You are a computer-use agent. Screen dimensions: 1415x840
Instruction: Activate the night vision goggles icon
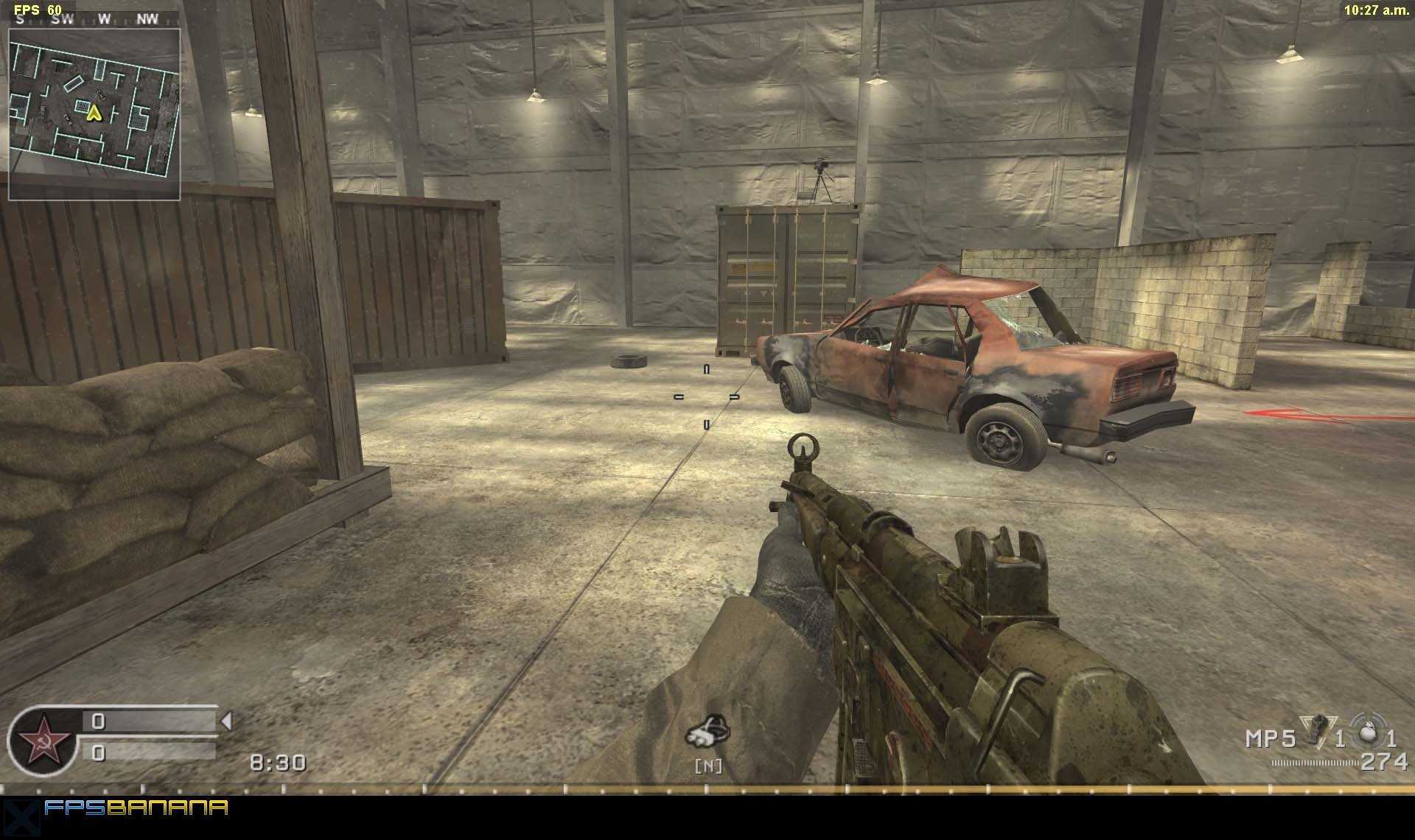tap(708, 731)
